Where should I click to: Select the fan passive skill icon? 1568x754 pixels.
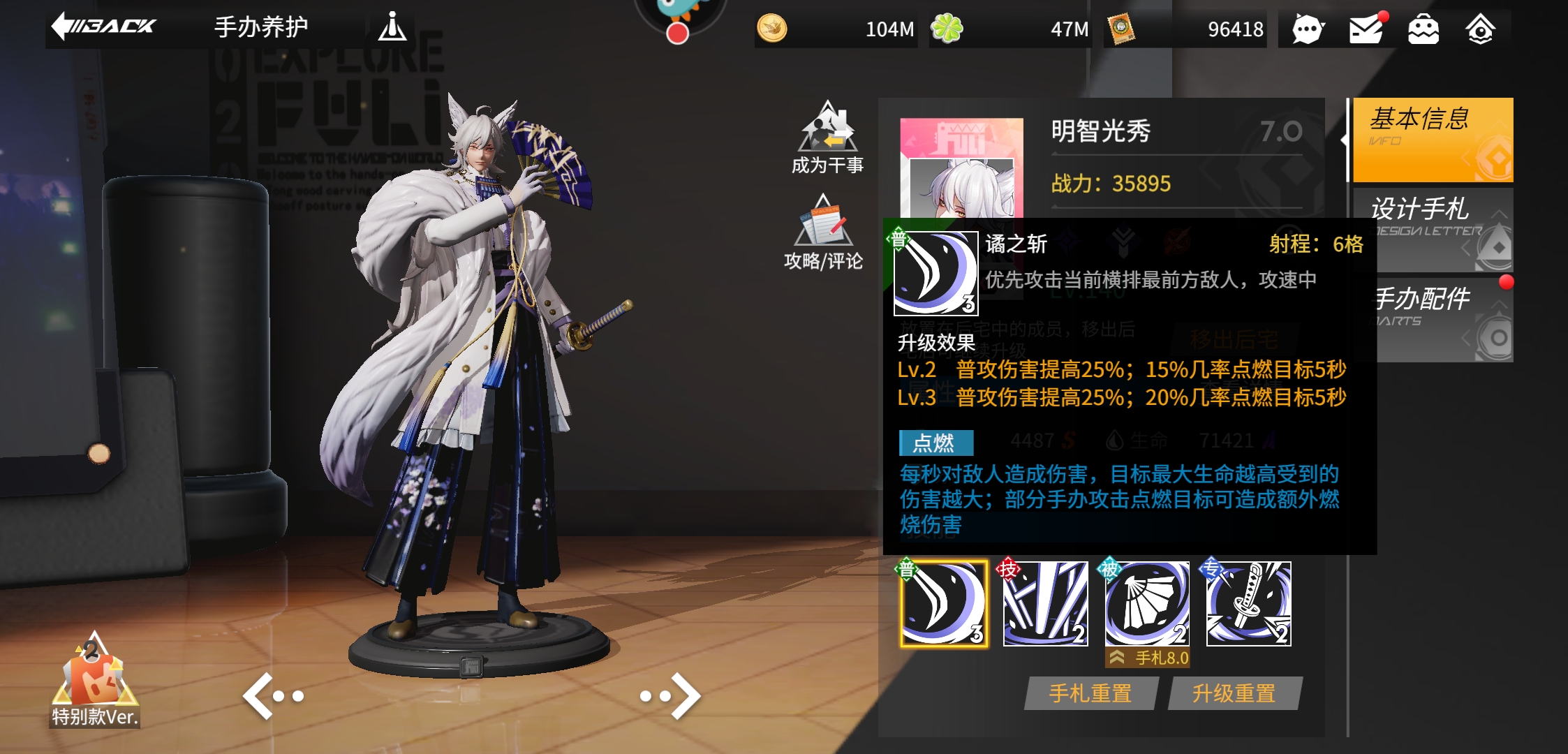1147,604
